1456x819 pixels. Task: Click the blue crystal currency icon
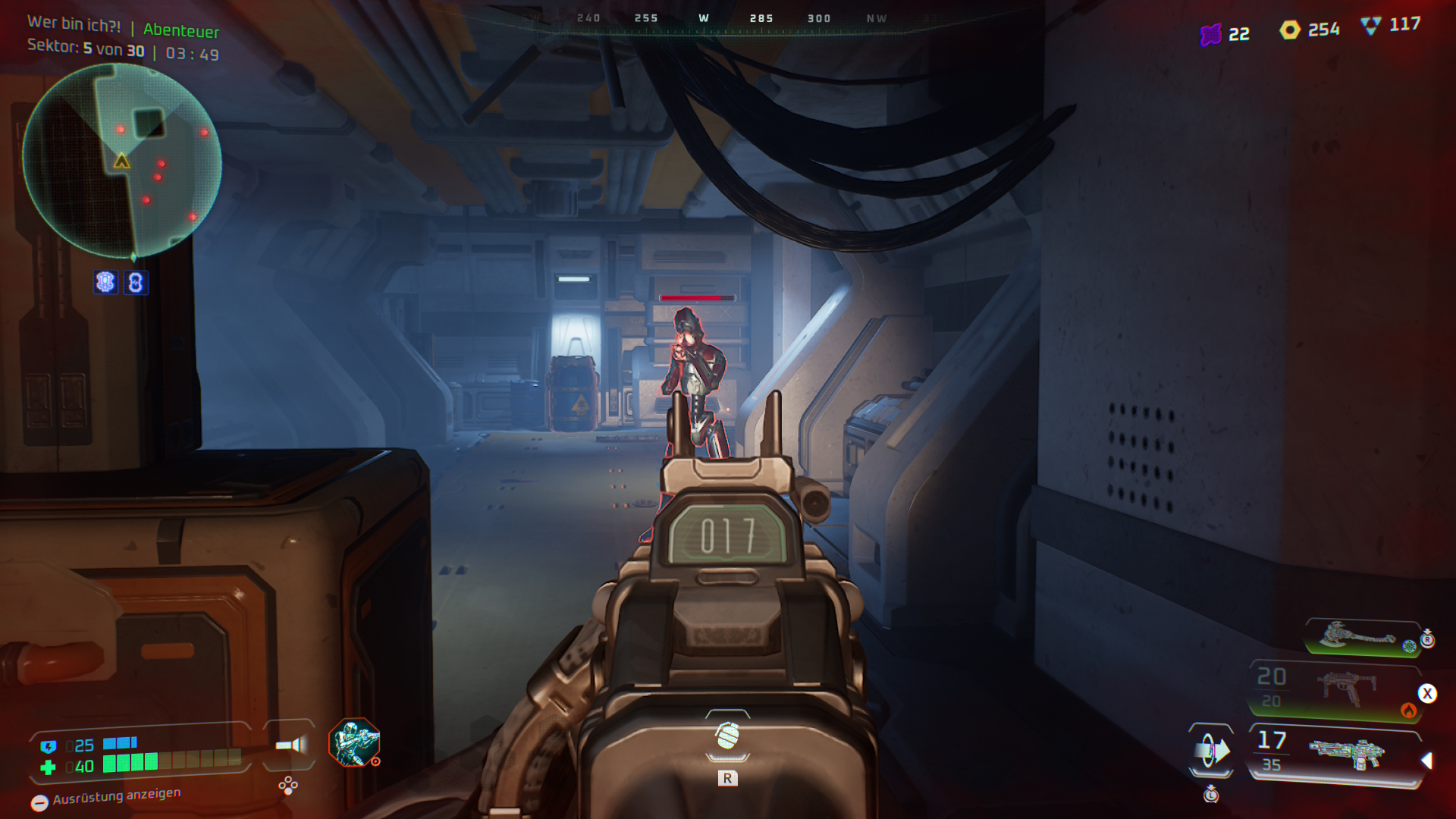coord(1370,26)
